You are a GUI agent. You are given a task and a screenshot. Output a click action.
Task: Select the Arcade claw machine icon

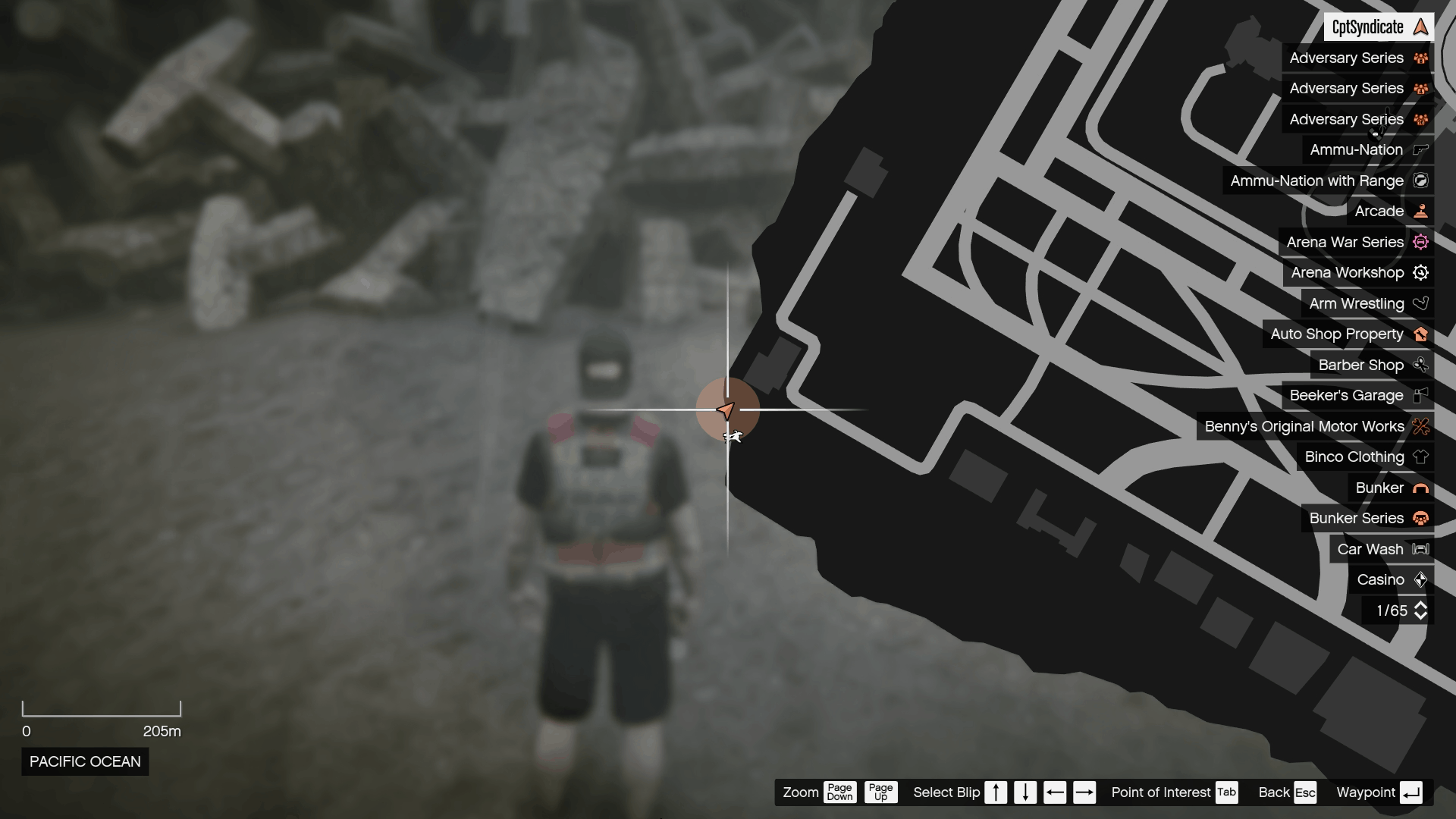click(1422, 212)
